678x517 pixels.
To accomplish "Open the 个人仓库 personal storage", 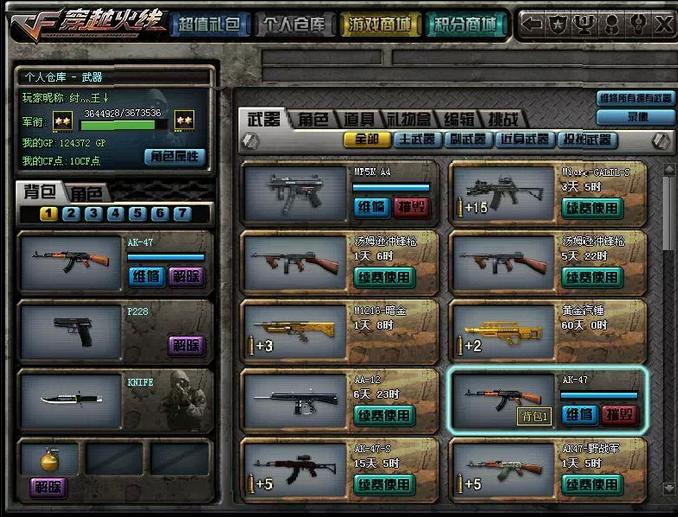I will pyautogui.click(x=294, y=24).
